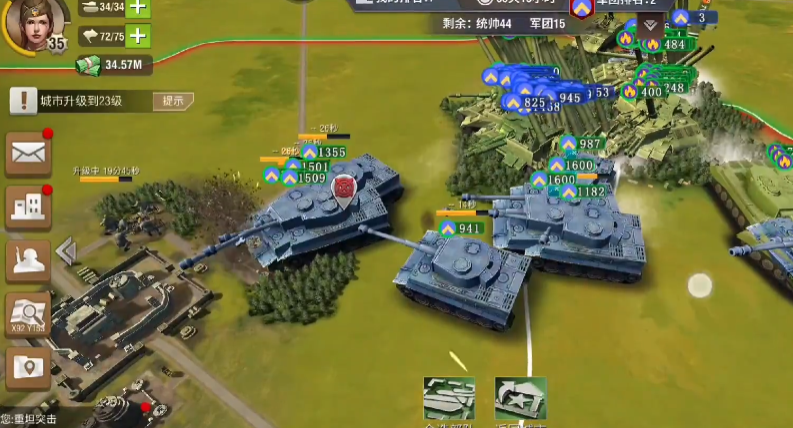
Task: Collapse the left side menu arrow
Action: coord(67,250)
